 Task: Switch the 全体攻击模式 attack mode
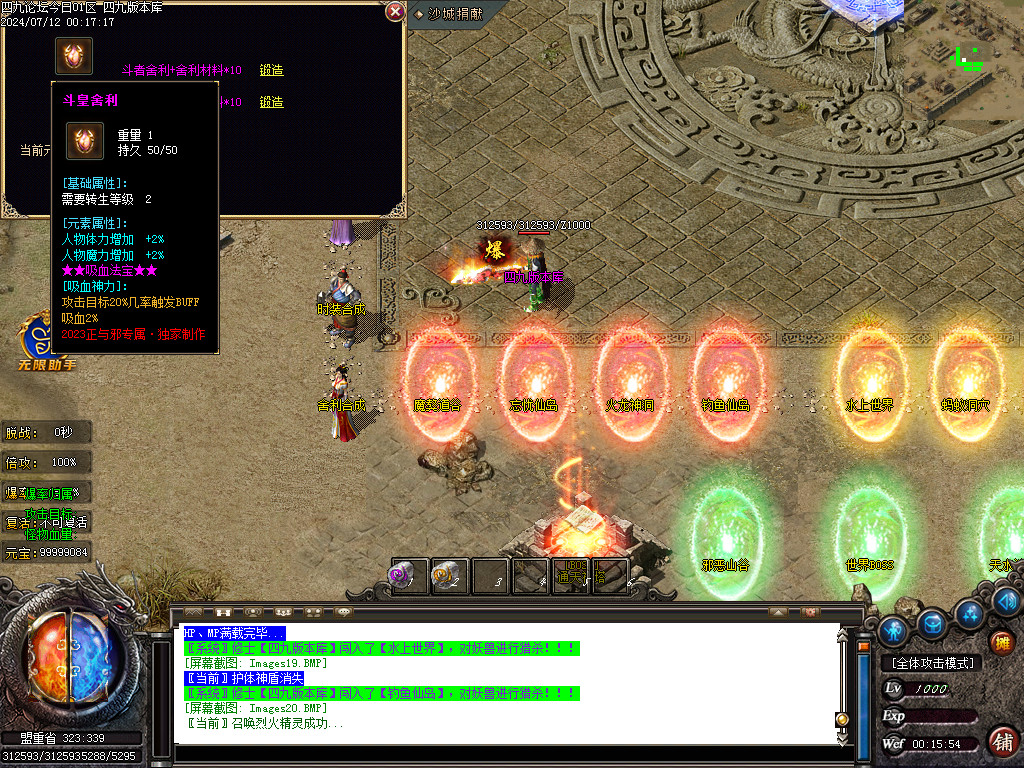tap(932, 663)
